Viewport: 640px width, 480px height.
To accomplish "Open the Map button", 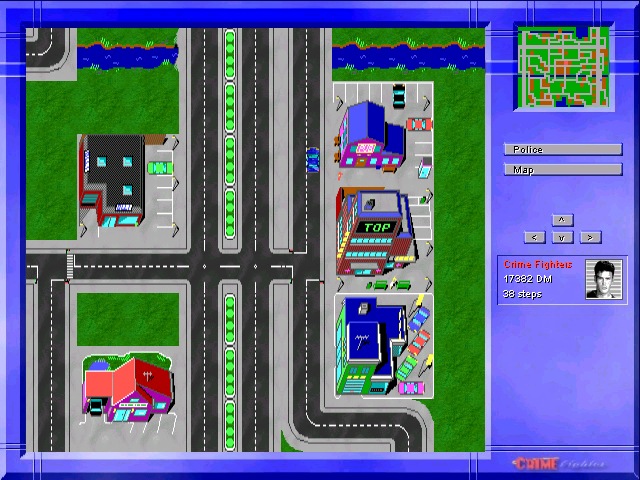I will click(562, 170).
